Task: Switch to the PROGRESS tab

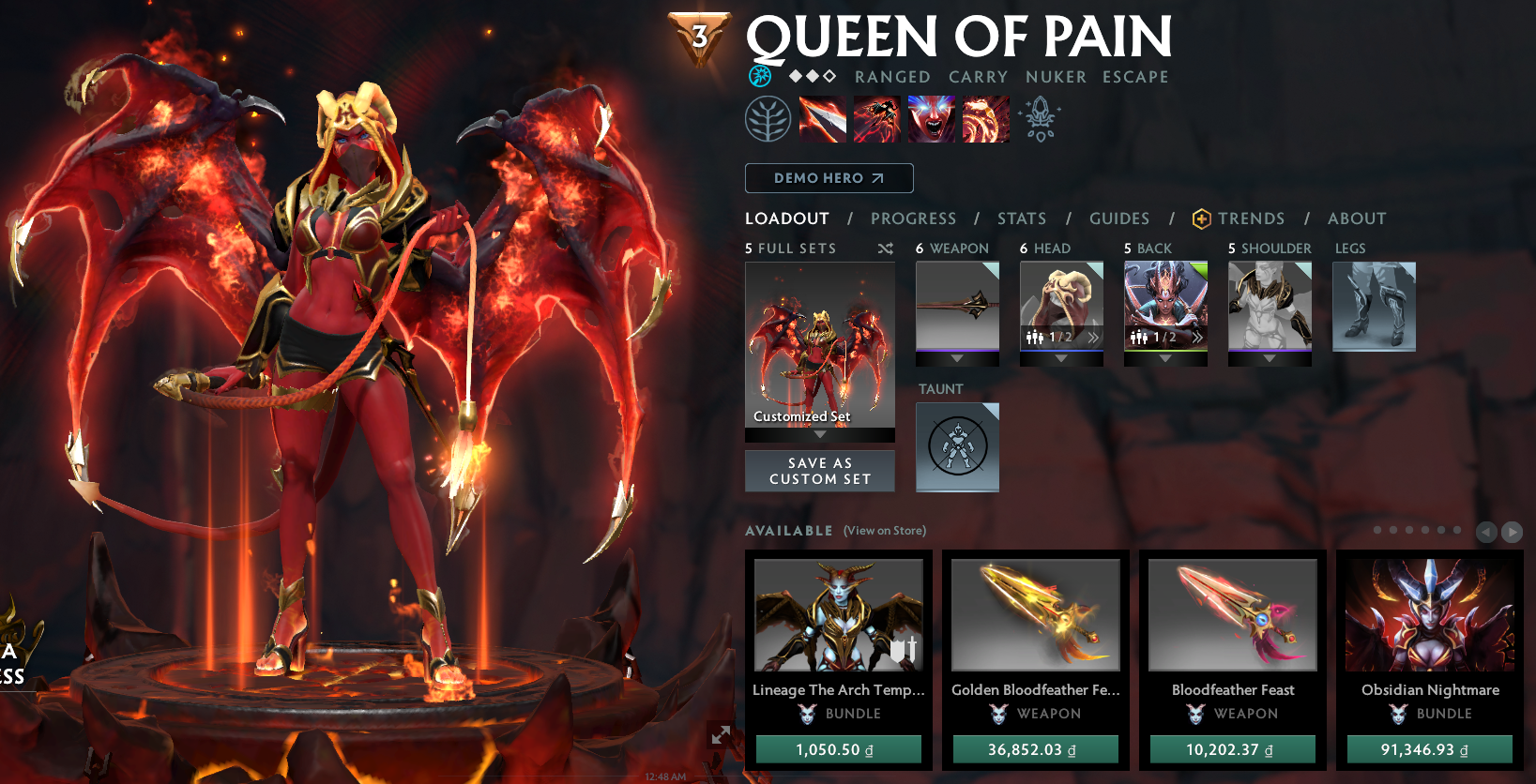Action: (914, 219)
